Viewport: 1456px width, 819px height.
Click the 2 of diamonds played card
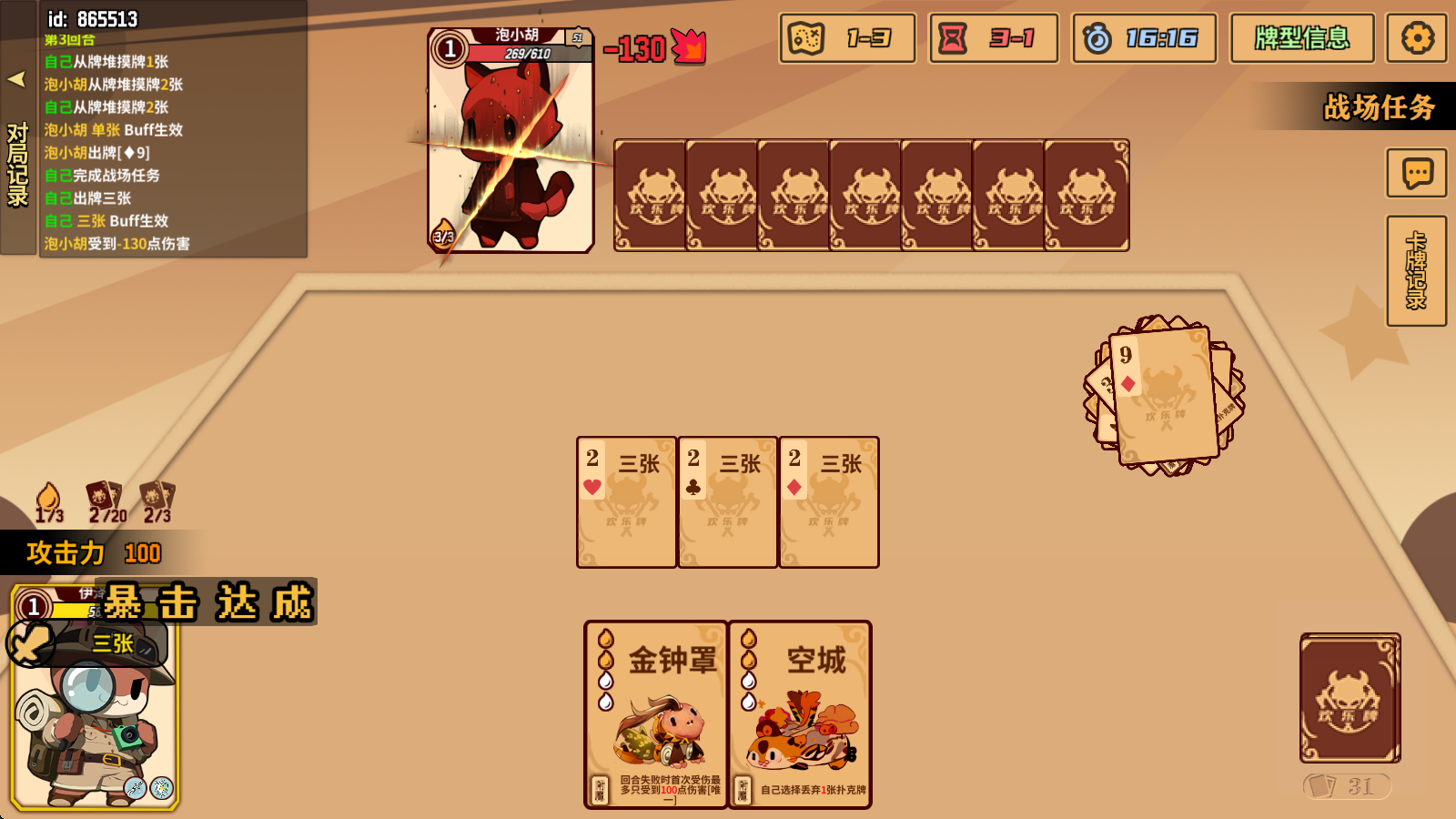828,502
